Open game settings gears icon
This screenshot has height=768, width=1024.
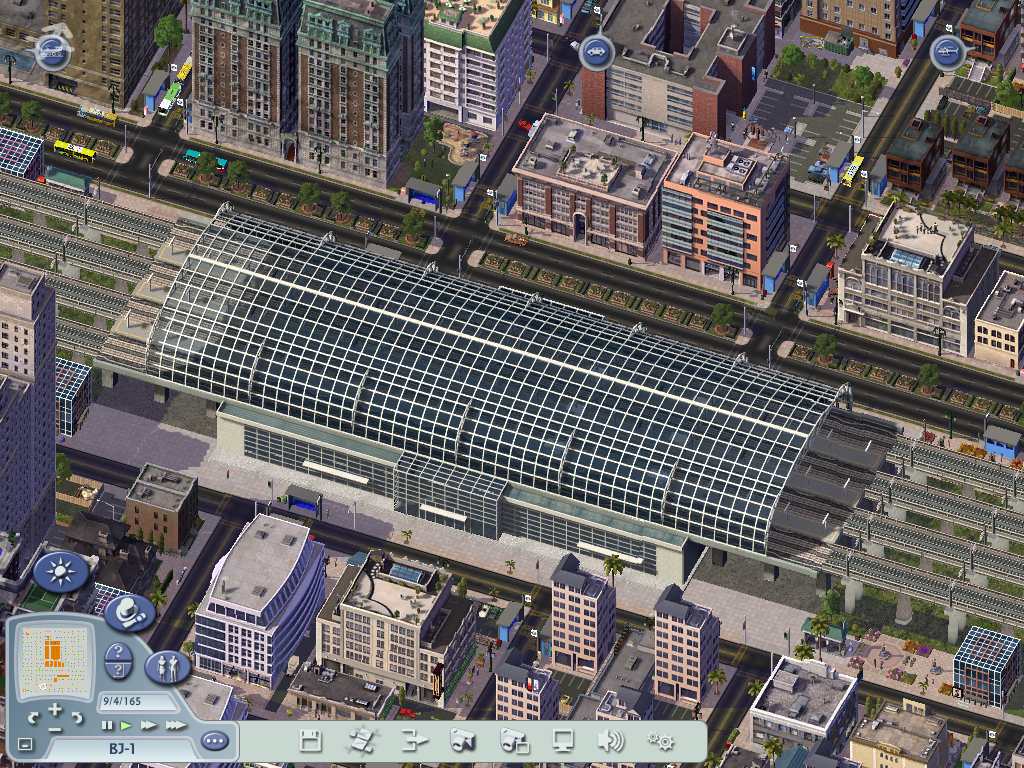tap(660, 741)
